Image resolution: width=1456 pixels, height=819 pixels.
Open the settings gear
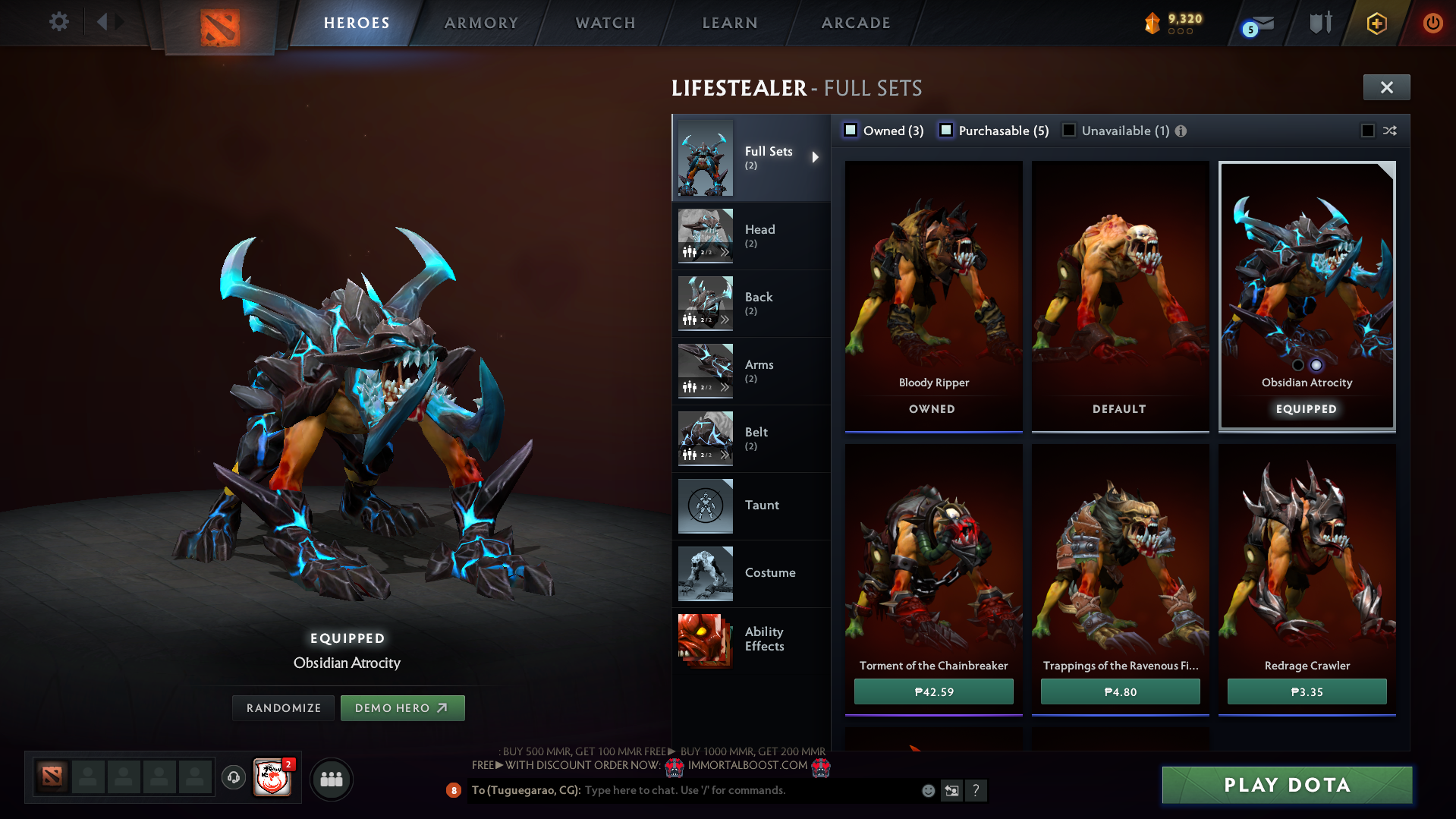point(59,22)
